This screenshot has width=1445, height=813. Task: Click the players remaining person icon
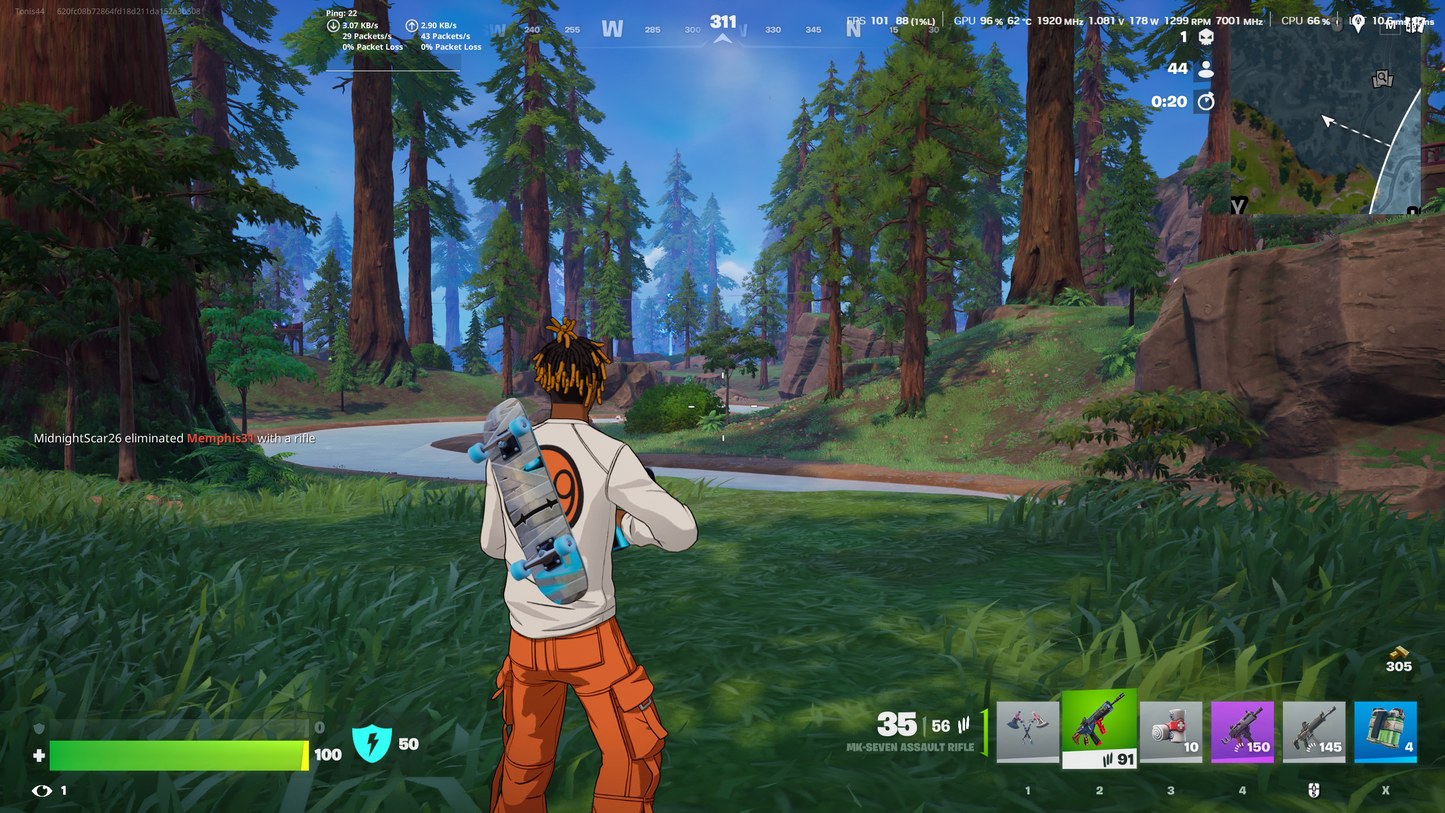tap(1206, 69)
